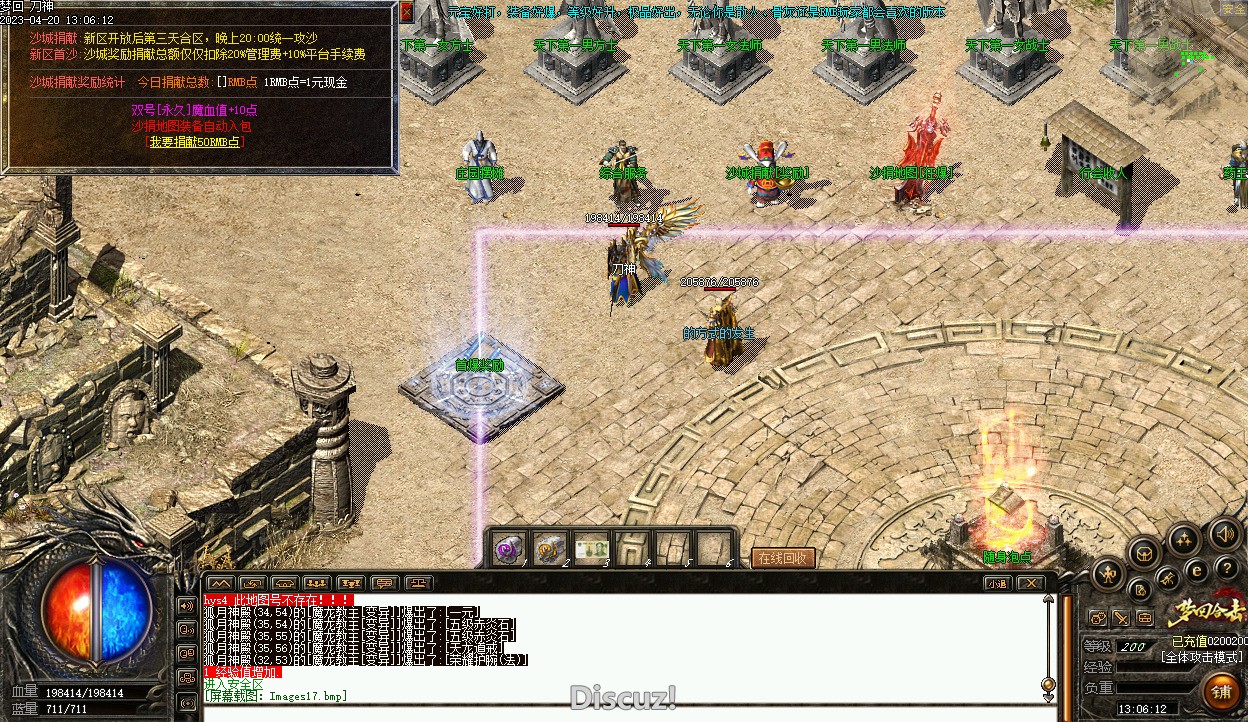The height and width of the screenshot is (722, 1248).
Task: Click the chat log scrollbar handle
Action: (1048, 683)
